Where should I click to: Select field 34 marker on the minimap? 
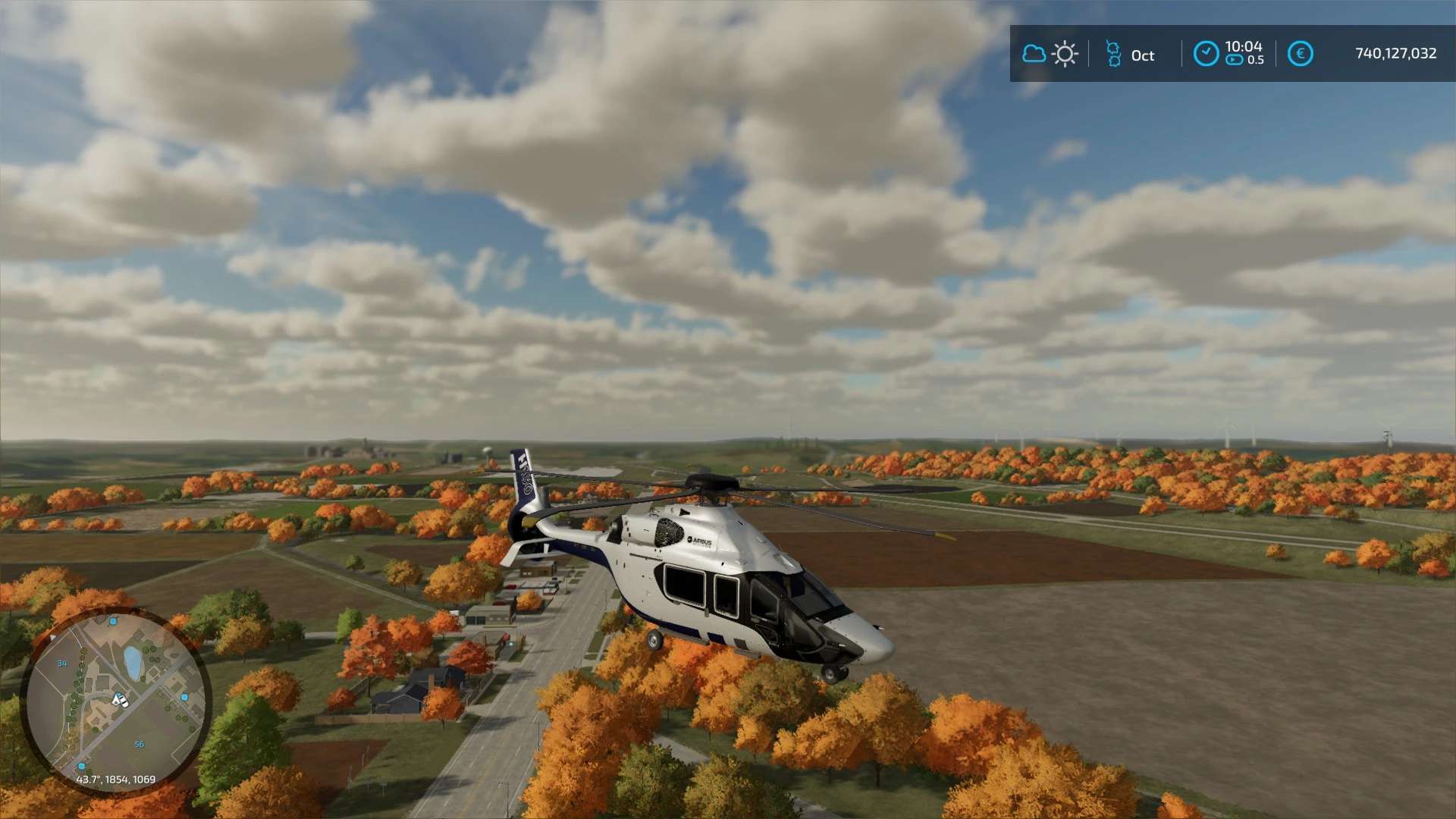click(62, 664)
